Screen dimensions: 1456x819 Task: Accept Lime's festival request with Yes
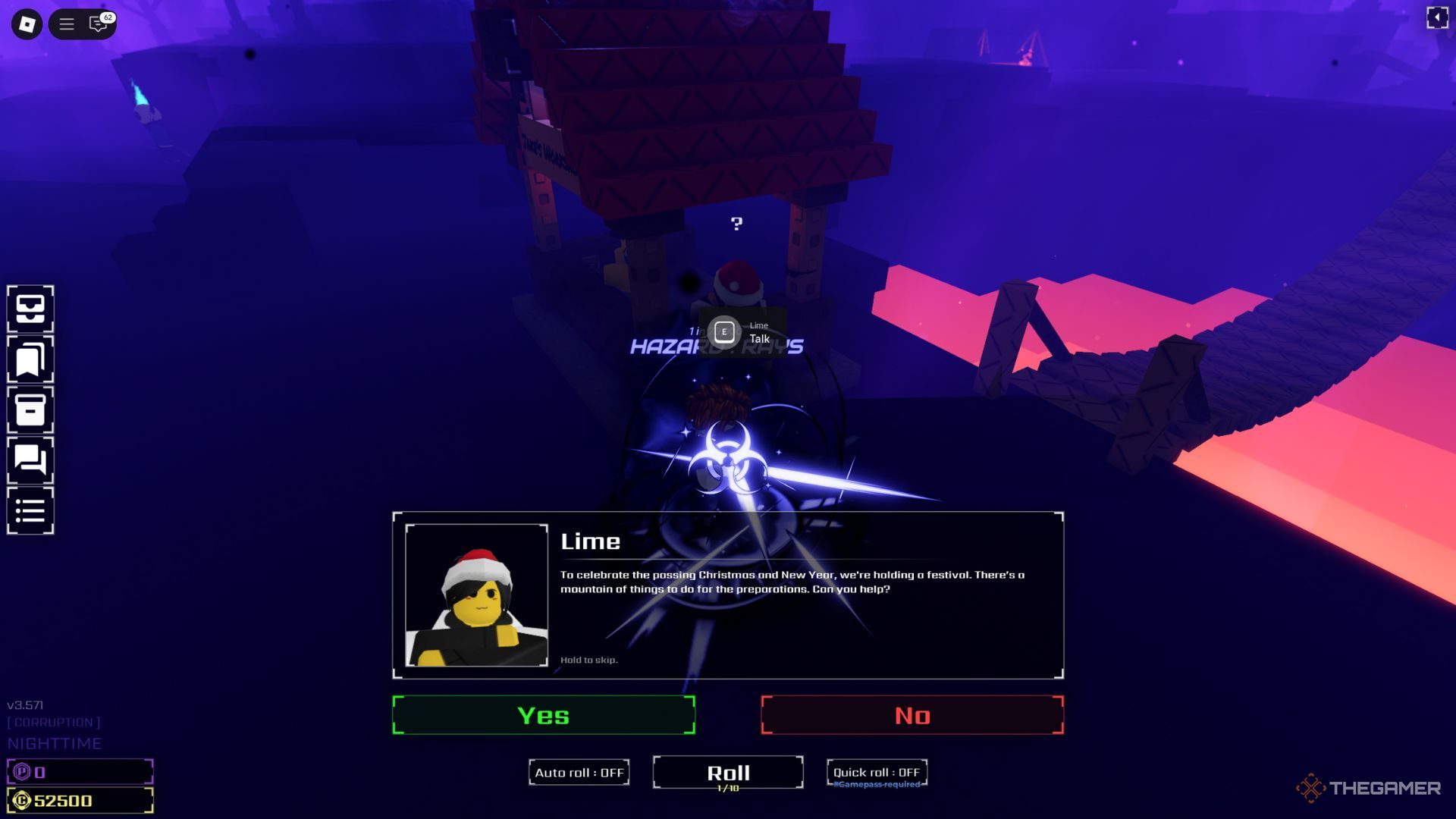click(x=542, y=714)
